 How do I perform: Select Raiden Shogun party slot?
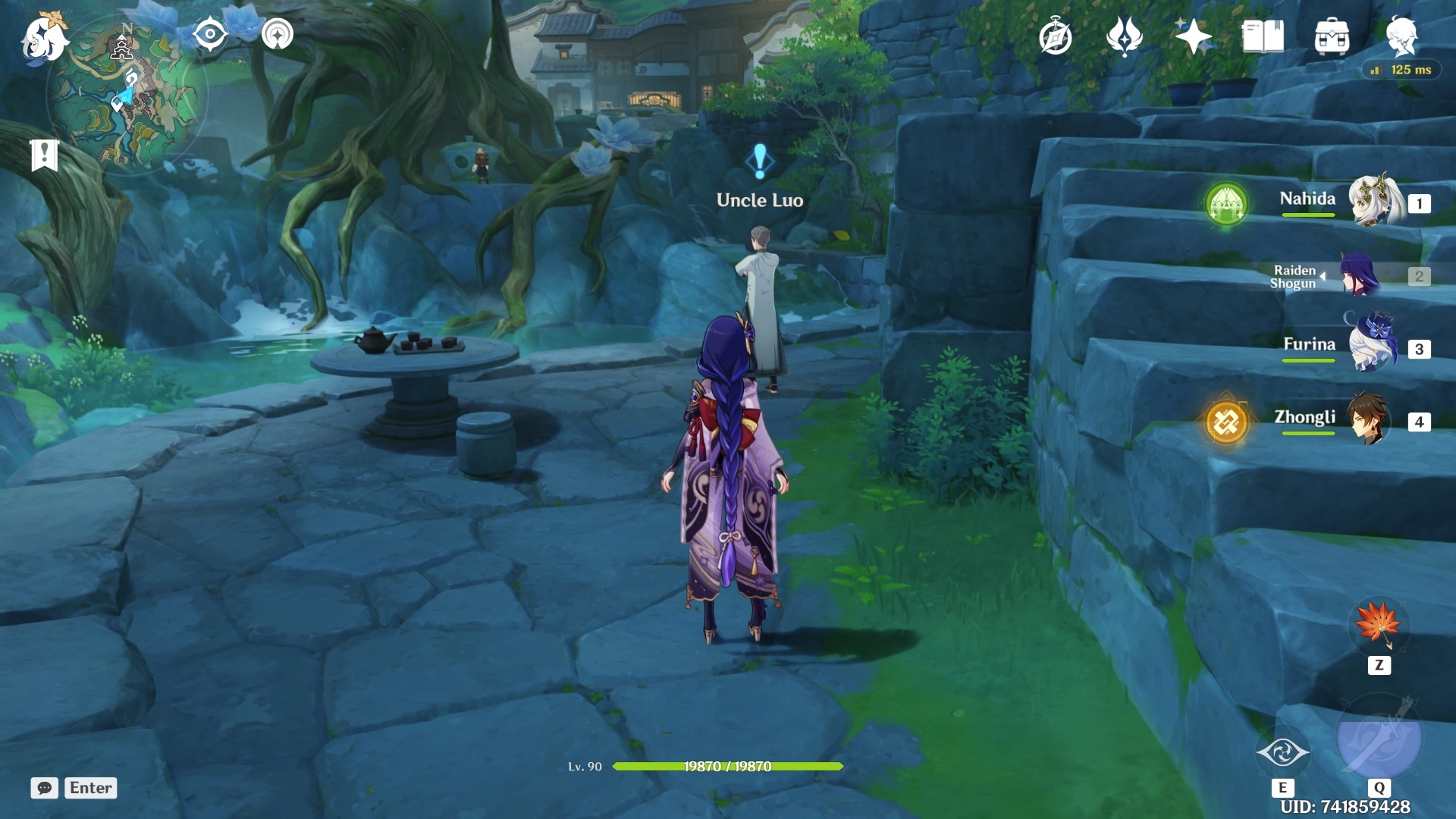coord(1361,275)
